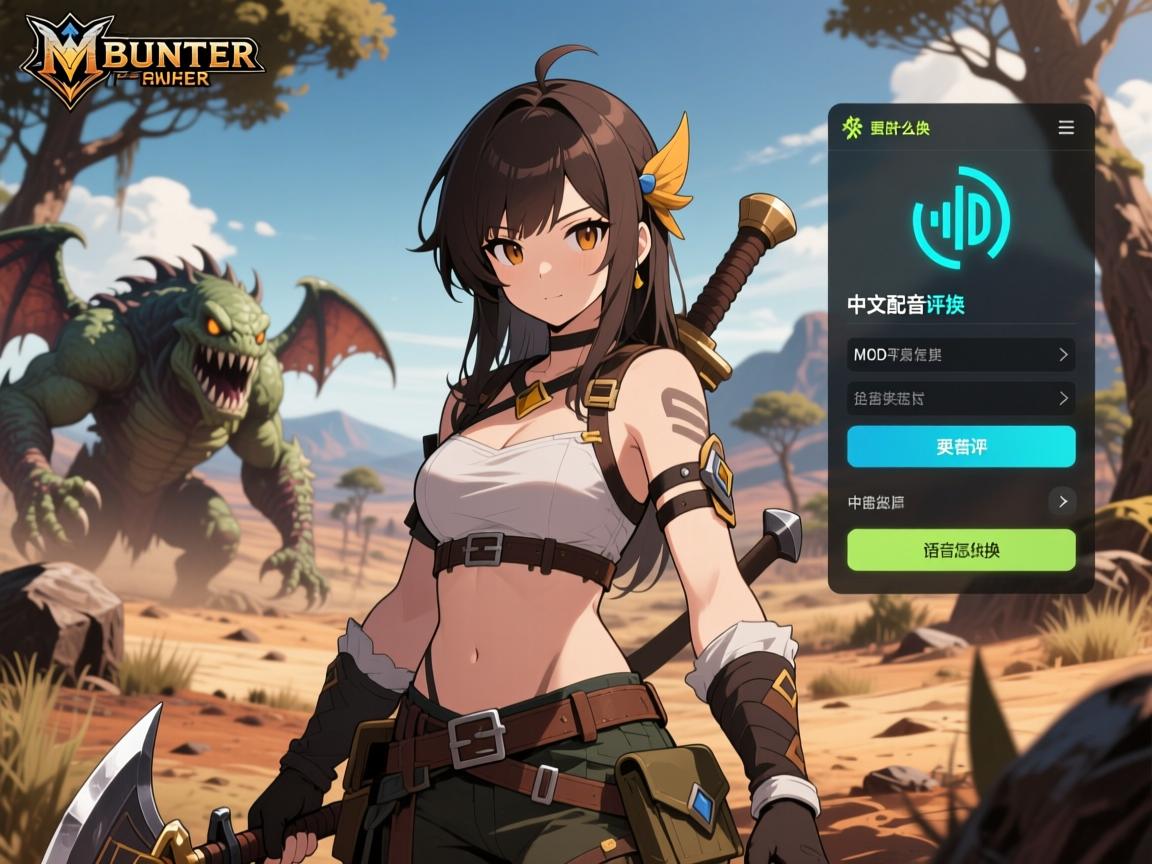Open the MOD row in the panel

tap(961, 354)
